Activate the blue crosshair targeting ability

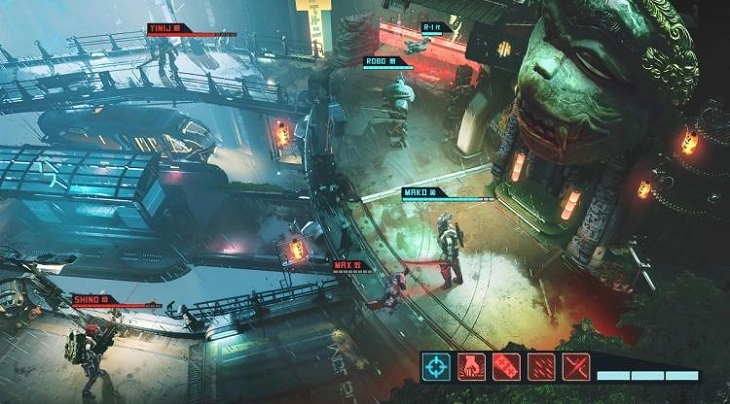tap(436, 367)
